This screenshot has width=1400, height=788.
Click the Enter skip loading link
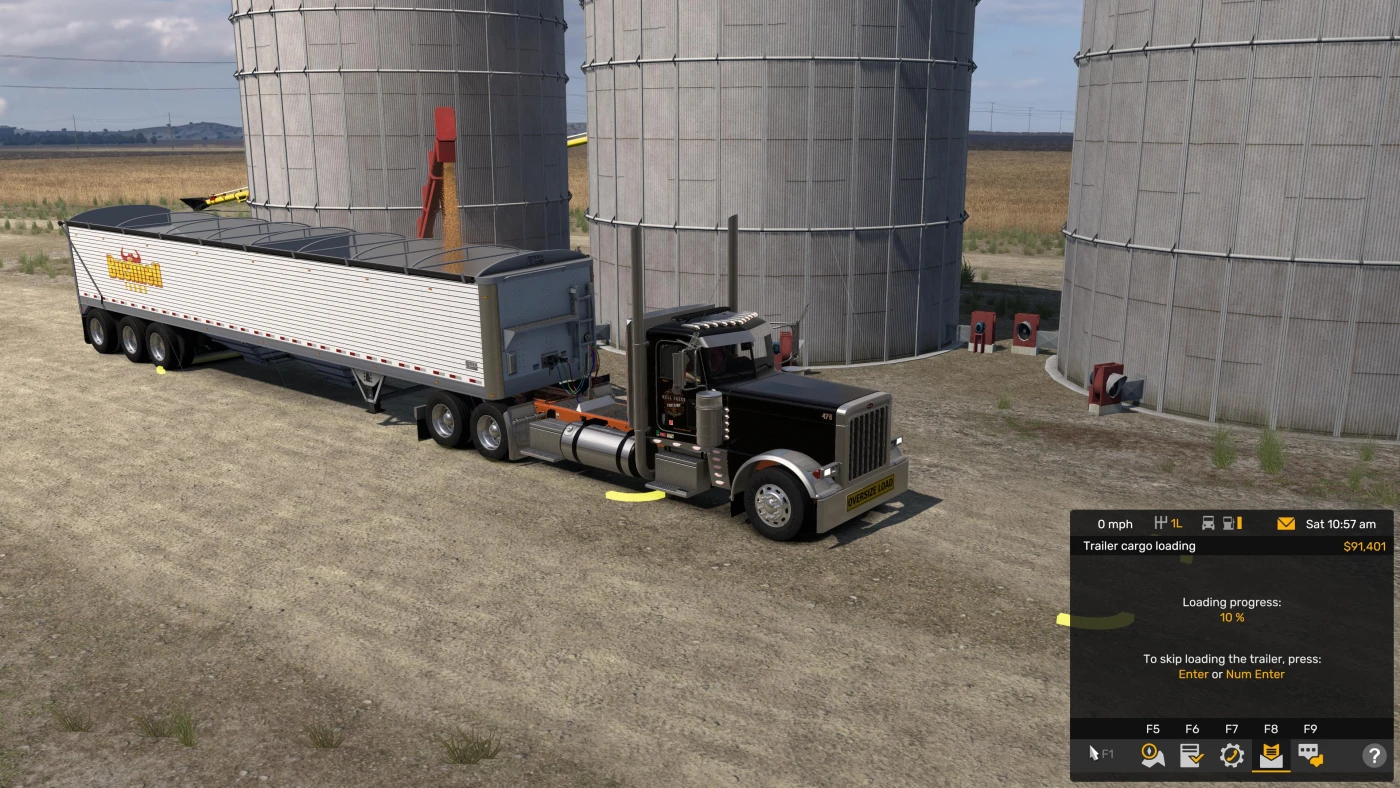coord(1194,674)
